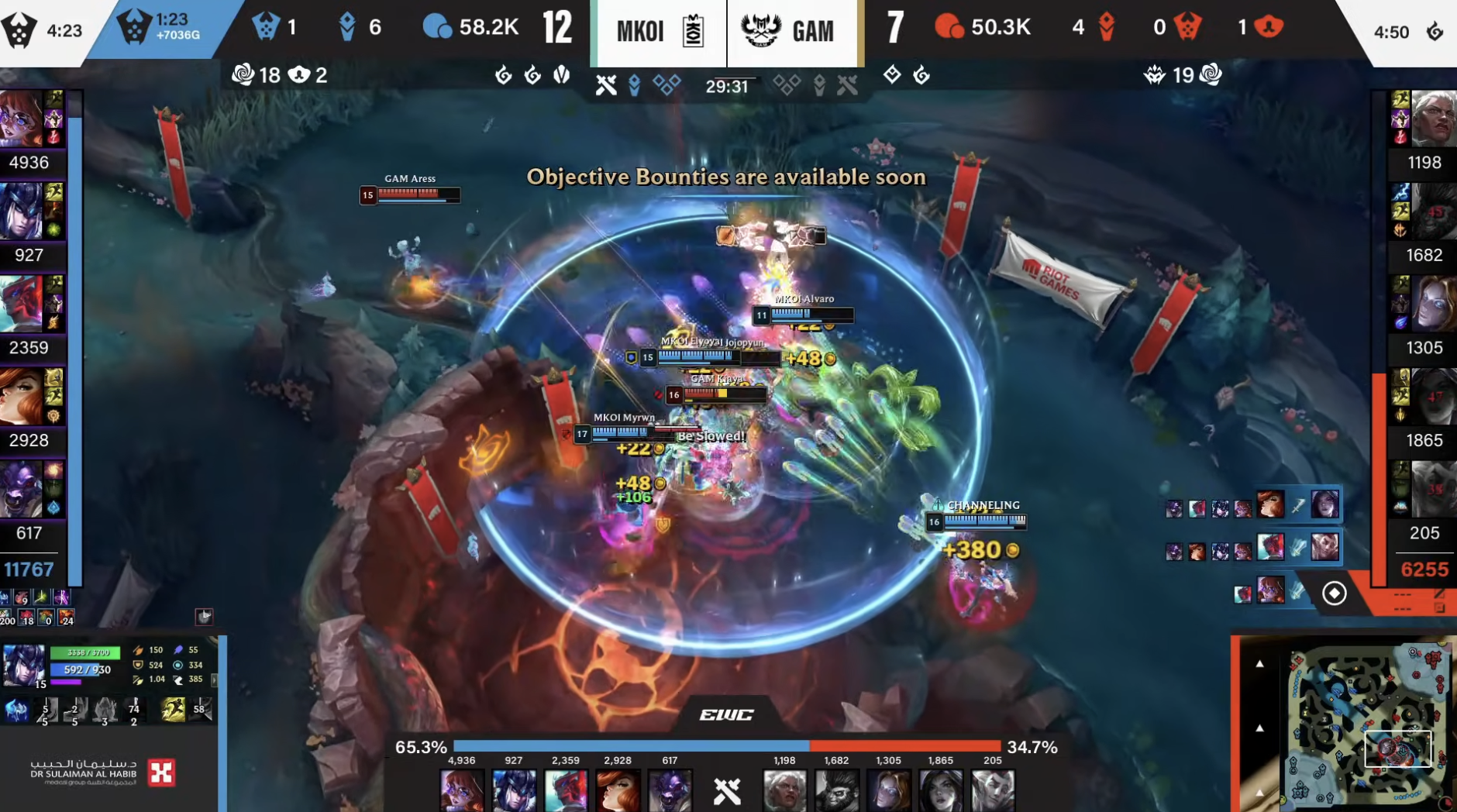The height and width of the screenshot is (812, 1457).
Task: Select the Flash summoner spell icon
Action: point(173,709)
